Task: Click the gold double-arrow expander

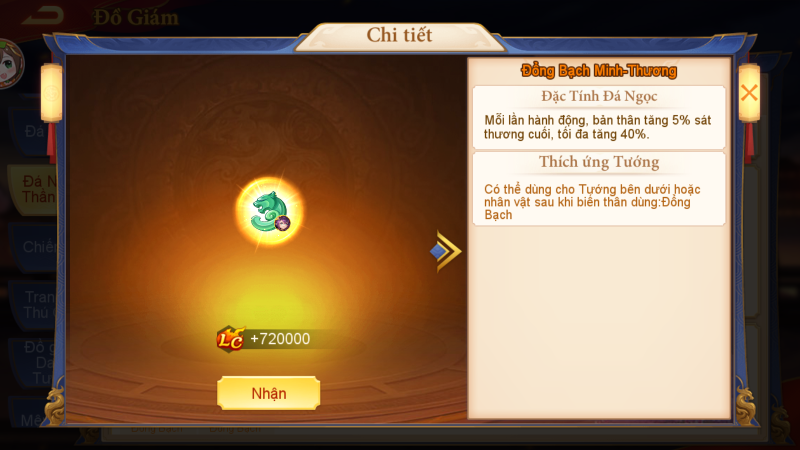Action: coord(446,251)
